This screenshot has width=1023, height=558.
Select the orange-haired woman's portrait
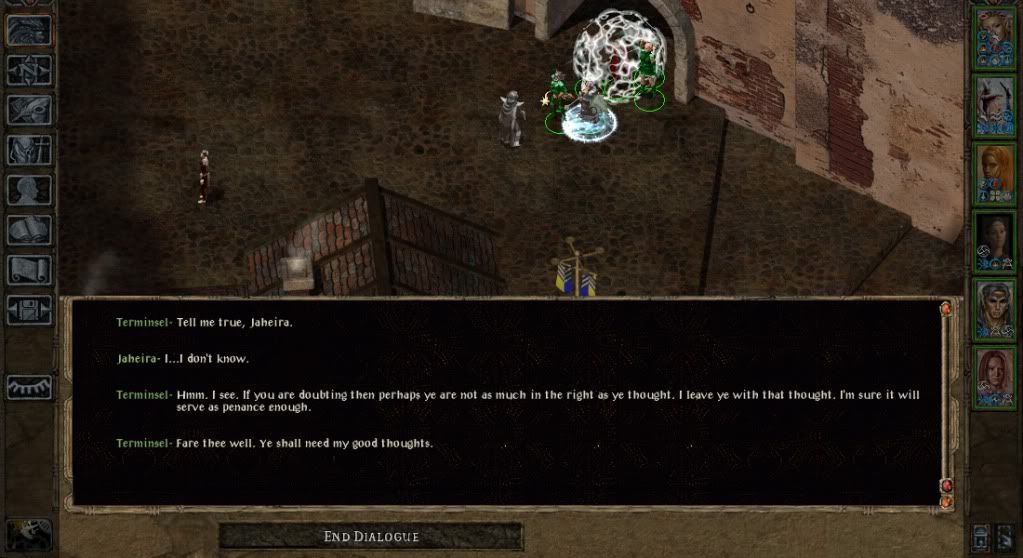tap(995, 172)
